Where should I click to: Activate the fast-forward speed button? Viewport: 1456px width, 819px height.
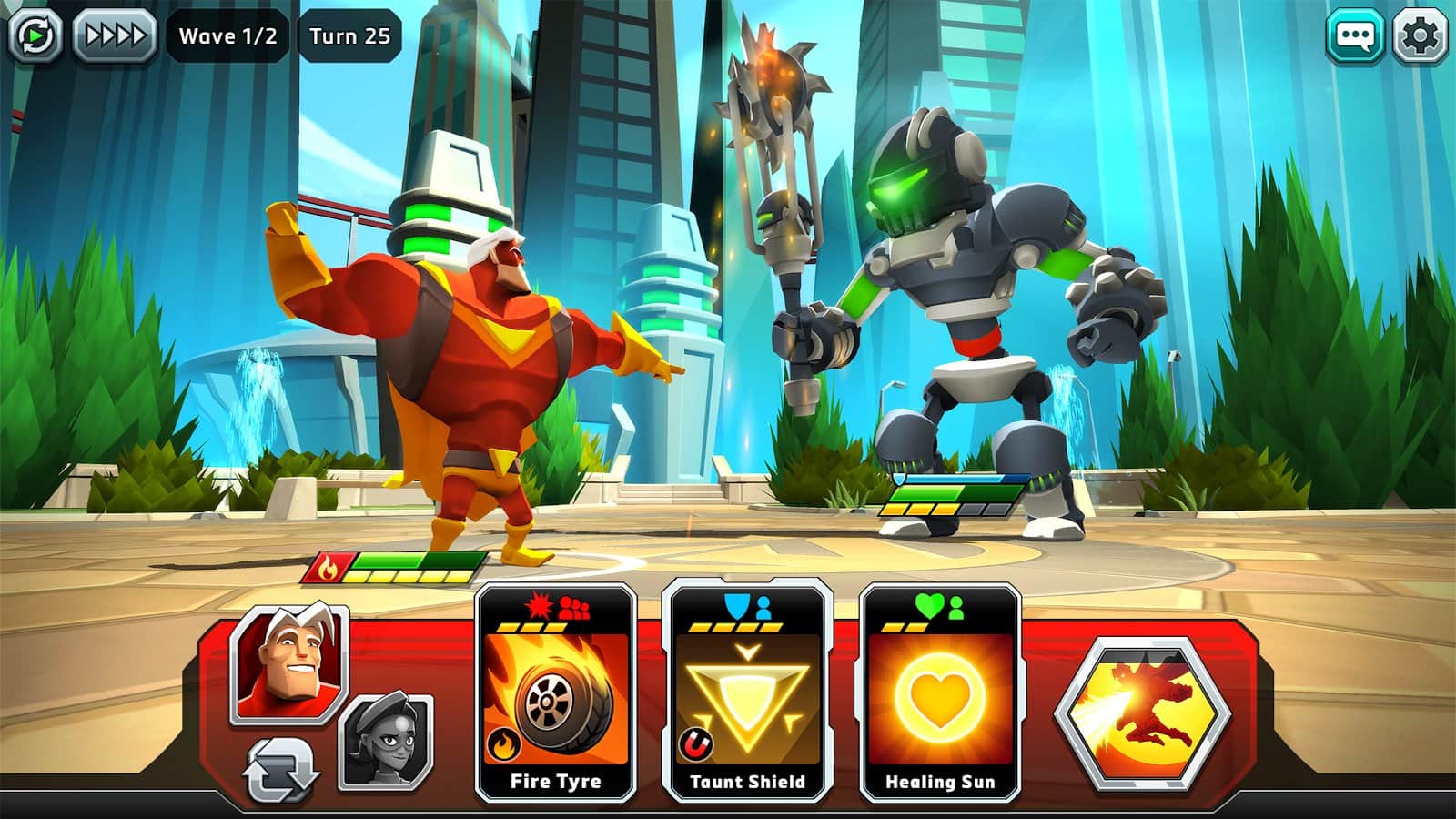pyautogui.click(x=115, y=36)
